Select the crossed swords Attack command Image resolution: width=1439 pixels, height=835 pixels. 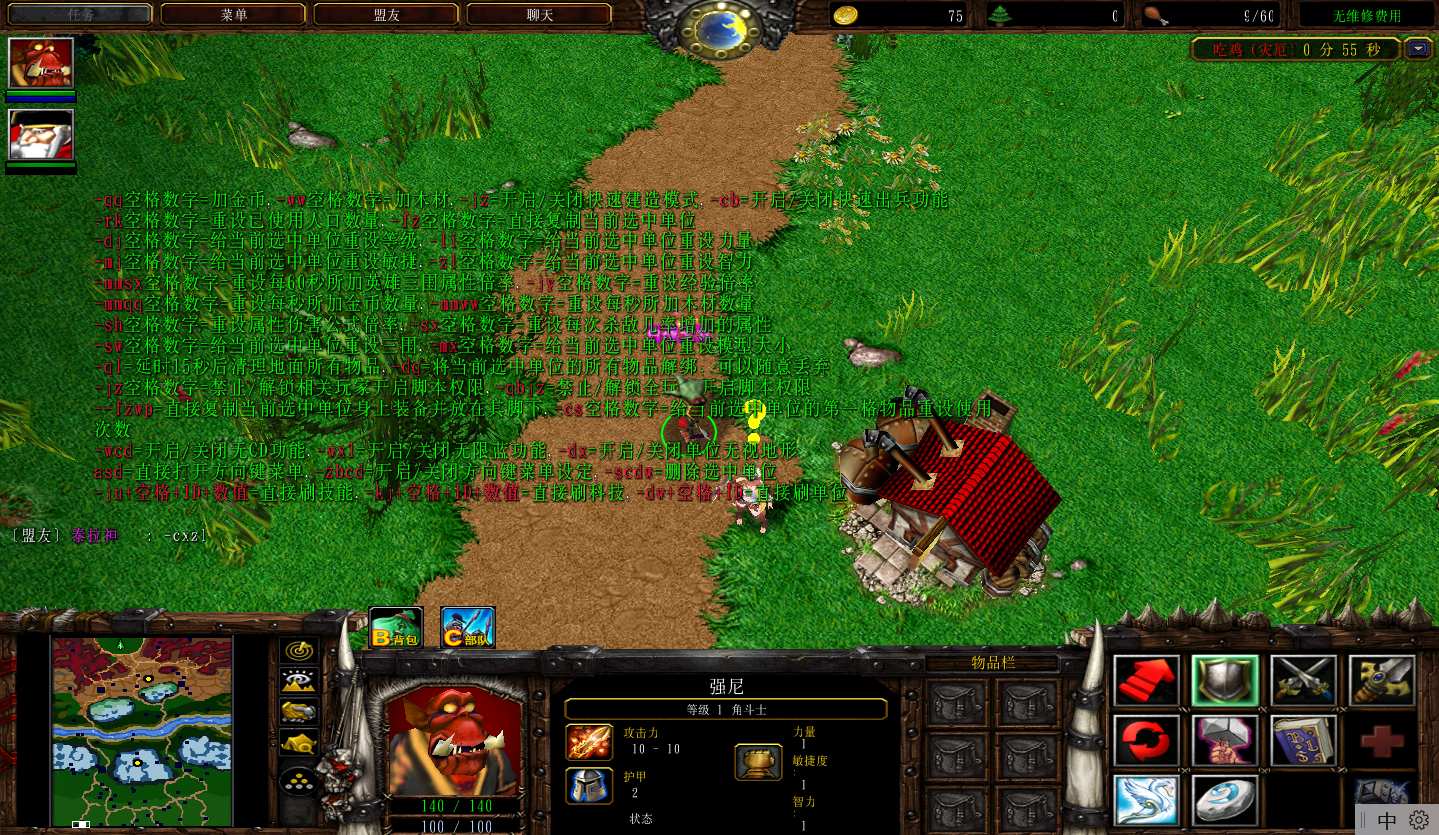[1303, 681]
